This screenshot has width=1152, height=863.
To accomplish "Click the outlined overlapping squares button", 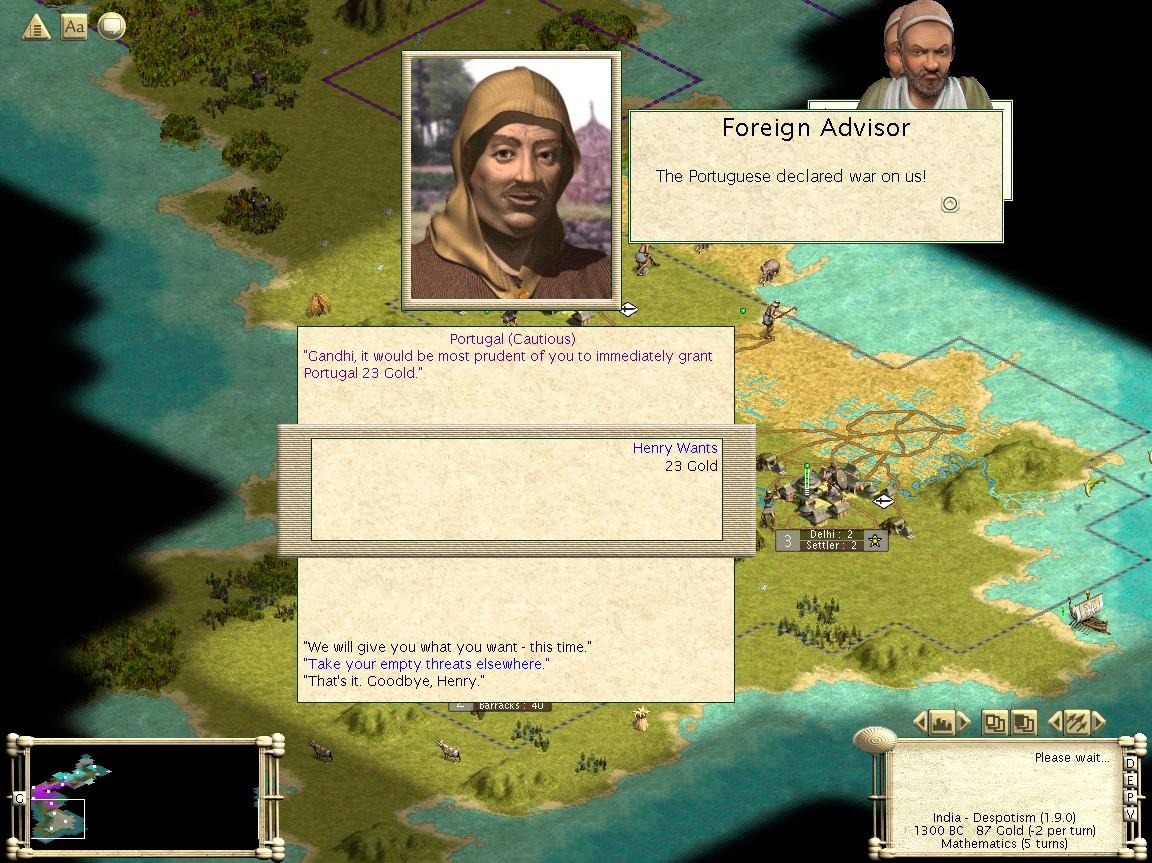I will click(994, 722).
